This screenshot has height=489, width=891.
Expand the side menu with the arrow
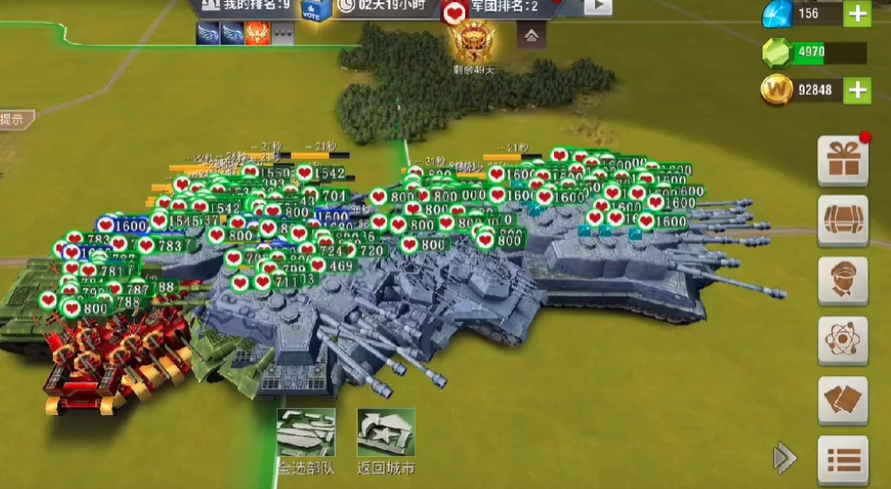coord(785,458)
